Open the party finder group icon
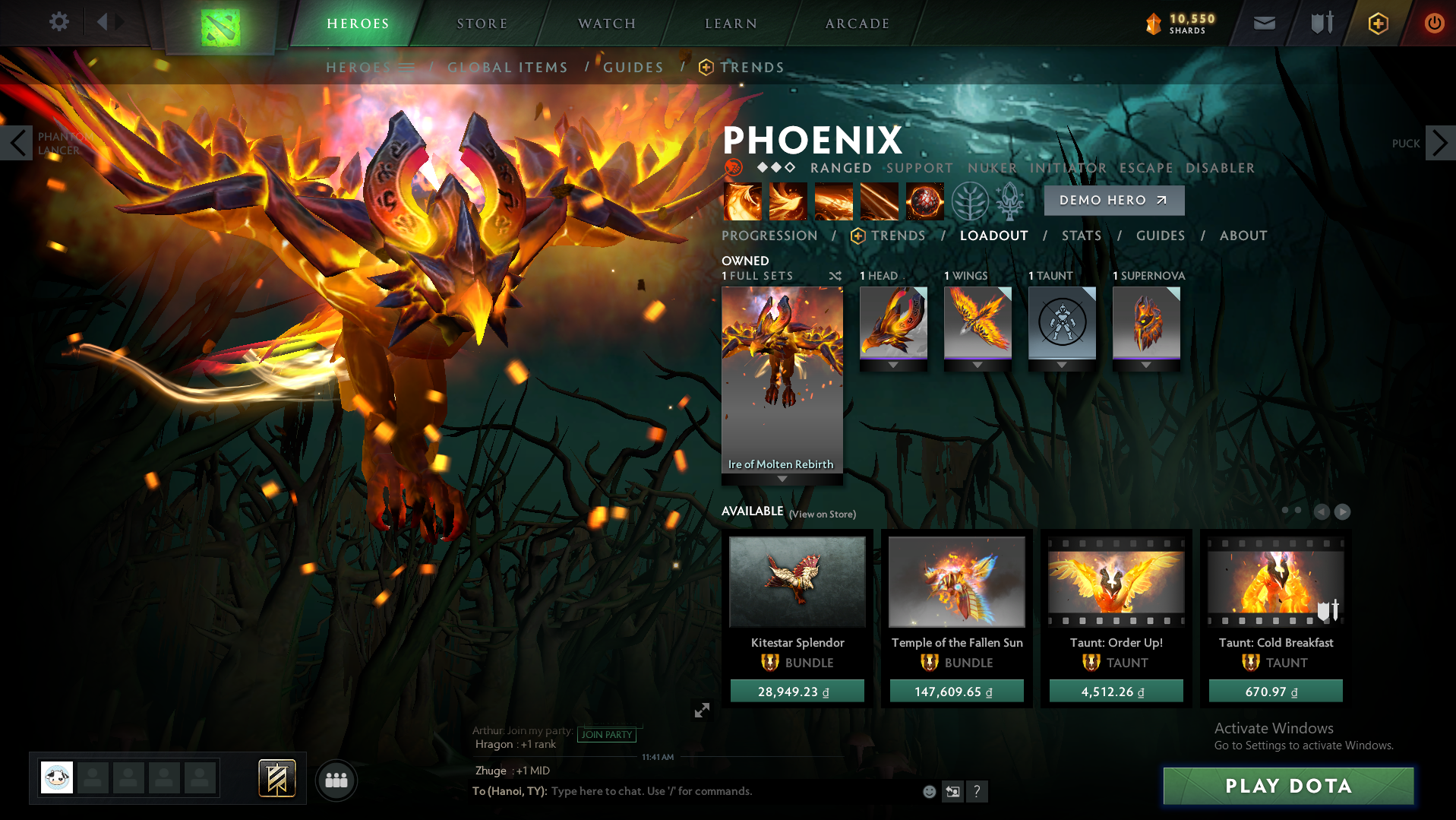This screenshot has height=820, width=1456. pos(336,780)
